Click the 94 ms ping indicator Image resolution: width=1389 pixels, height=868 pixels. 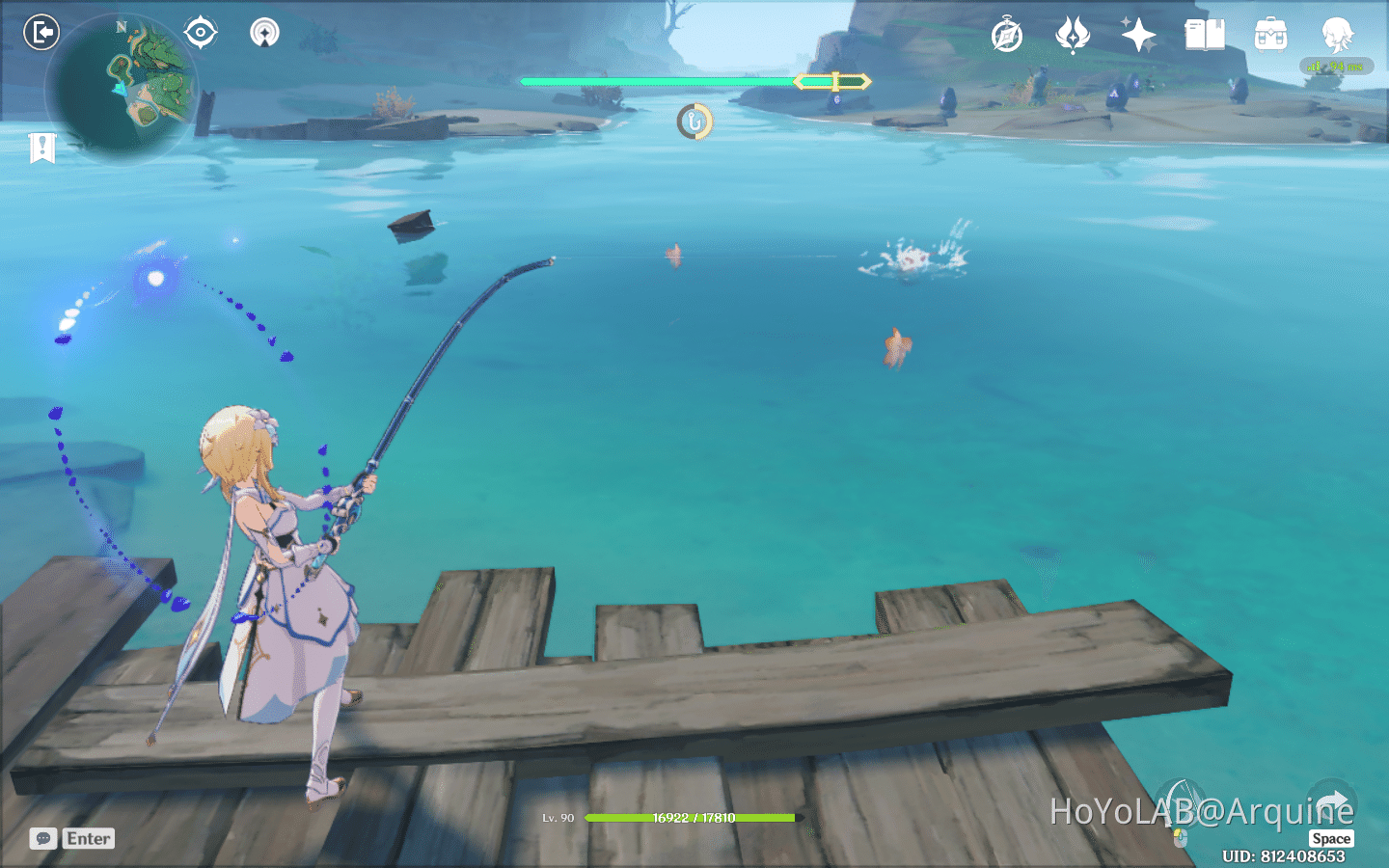[1338, 68]
